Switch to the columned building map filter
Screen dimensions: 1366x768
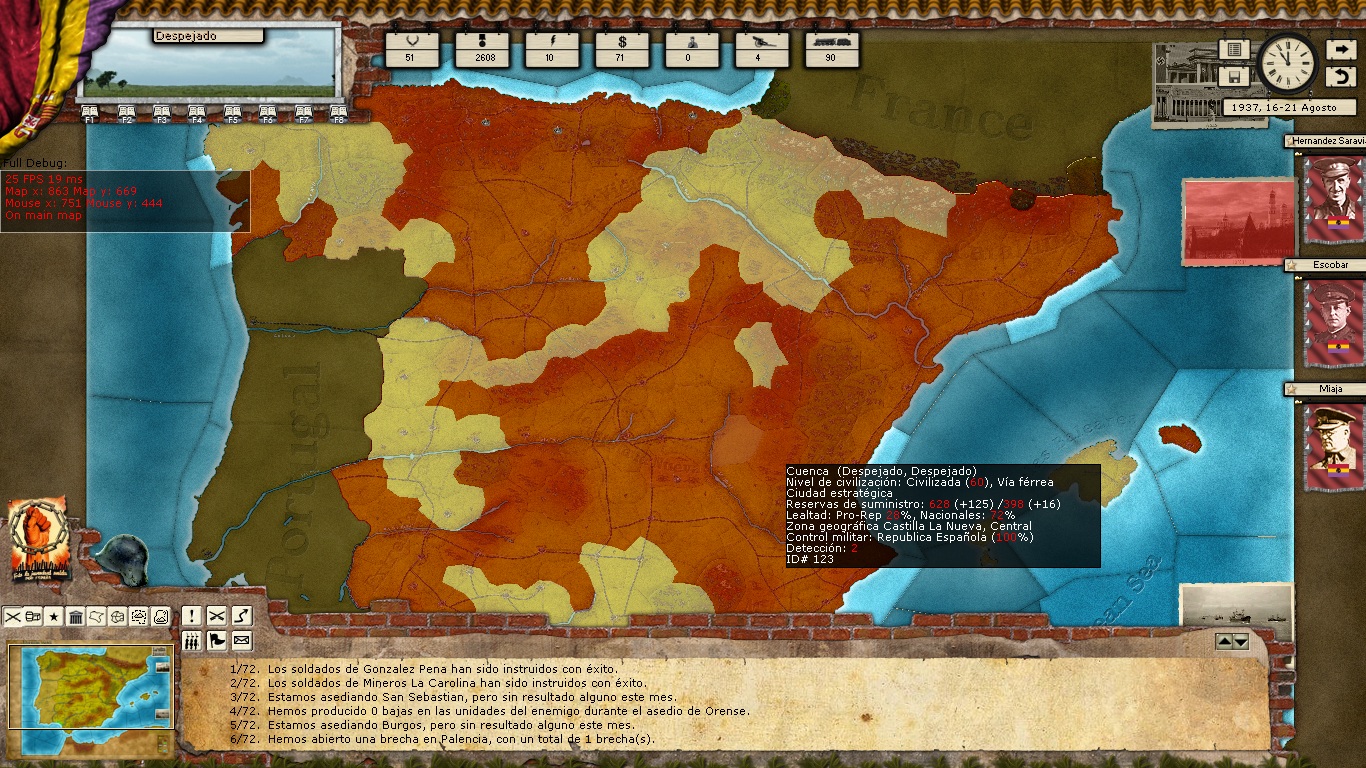coord(75,617)
